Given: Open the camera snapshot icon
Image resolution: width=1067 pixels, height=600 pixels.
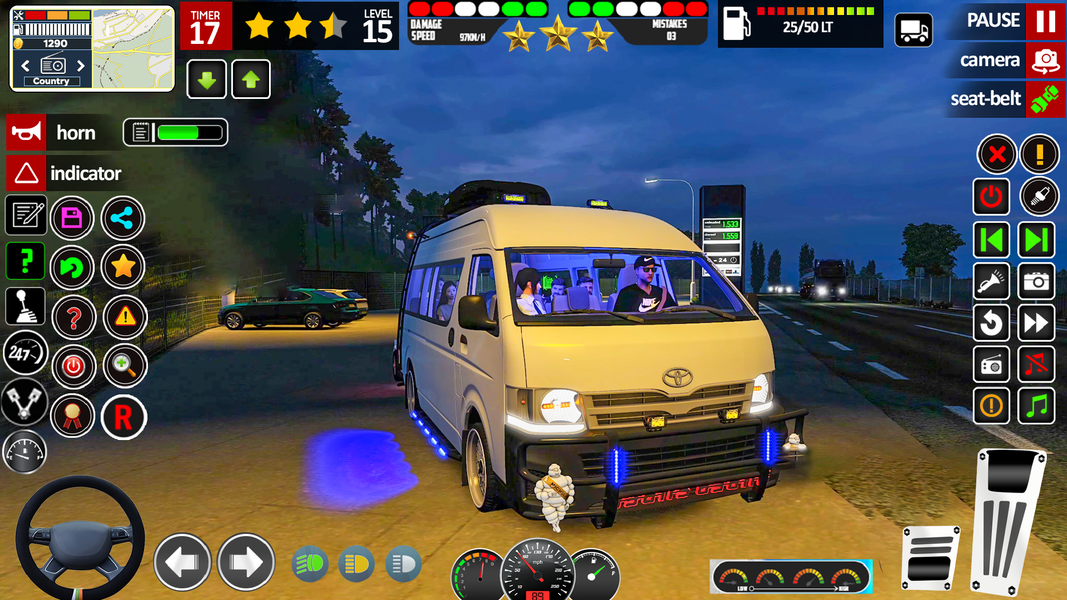Looking at the screenshot, I should [x=1037, y=282].
